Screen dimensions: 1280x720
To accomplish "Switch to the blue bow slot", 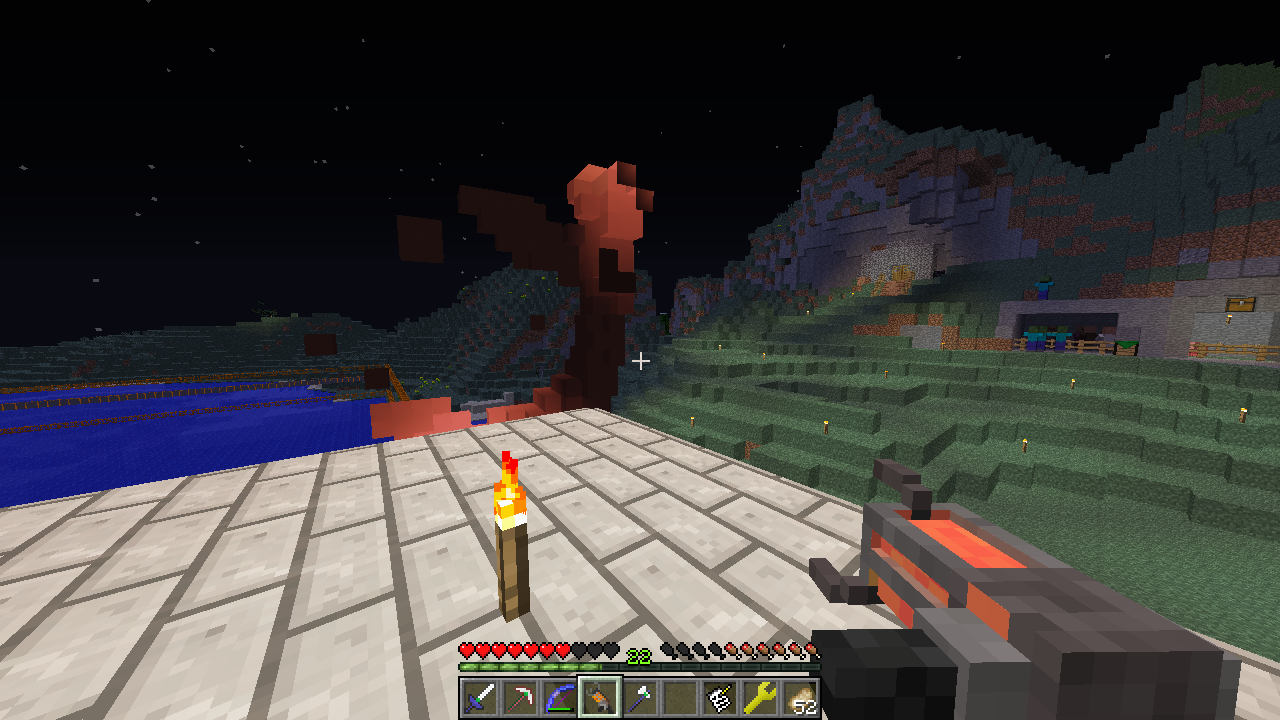I will [560, 697].
